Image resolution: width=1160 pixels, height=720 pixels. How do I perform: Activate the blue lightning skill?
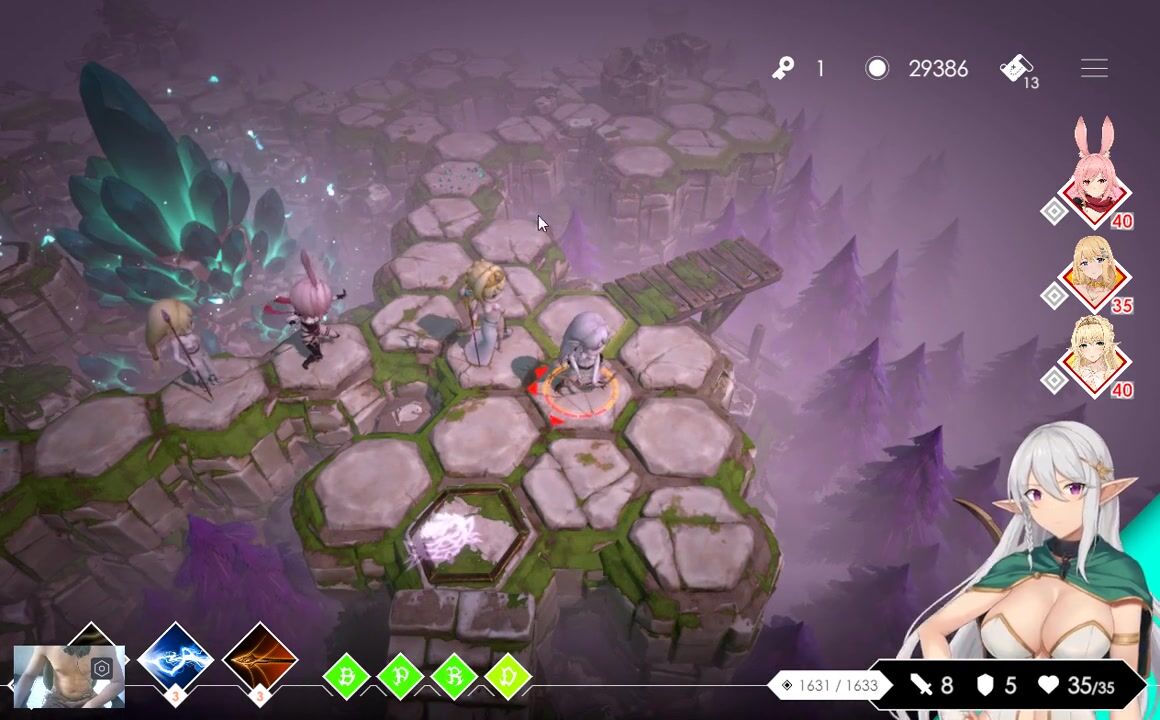pyautogui.click(x=175, y=660)
